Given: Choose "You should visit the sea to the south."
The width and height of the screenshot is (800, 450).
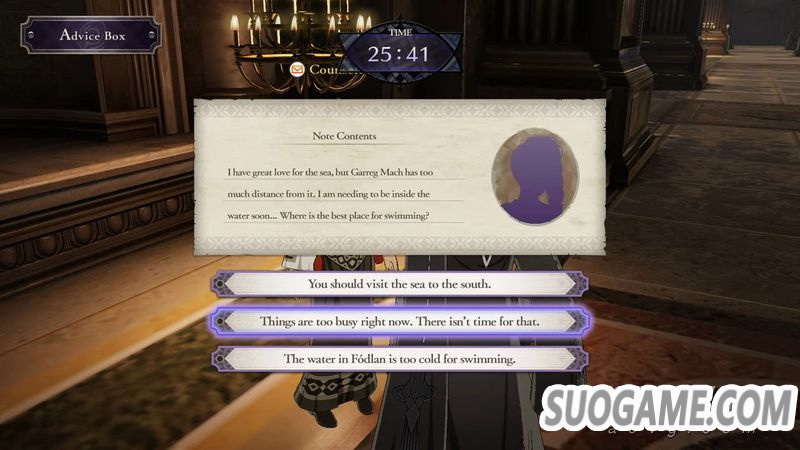Looking at the screenshot, I should [x=399, y=283].
